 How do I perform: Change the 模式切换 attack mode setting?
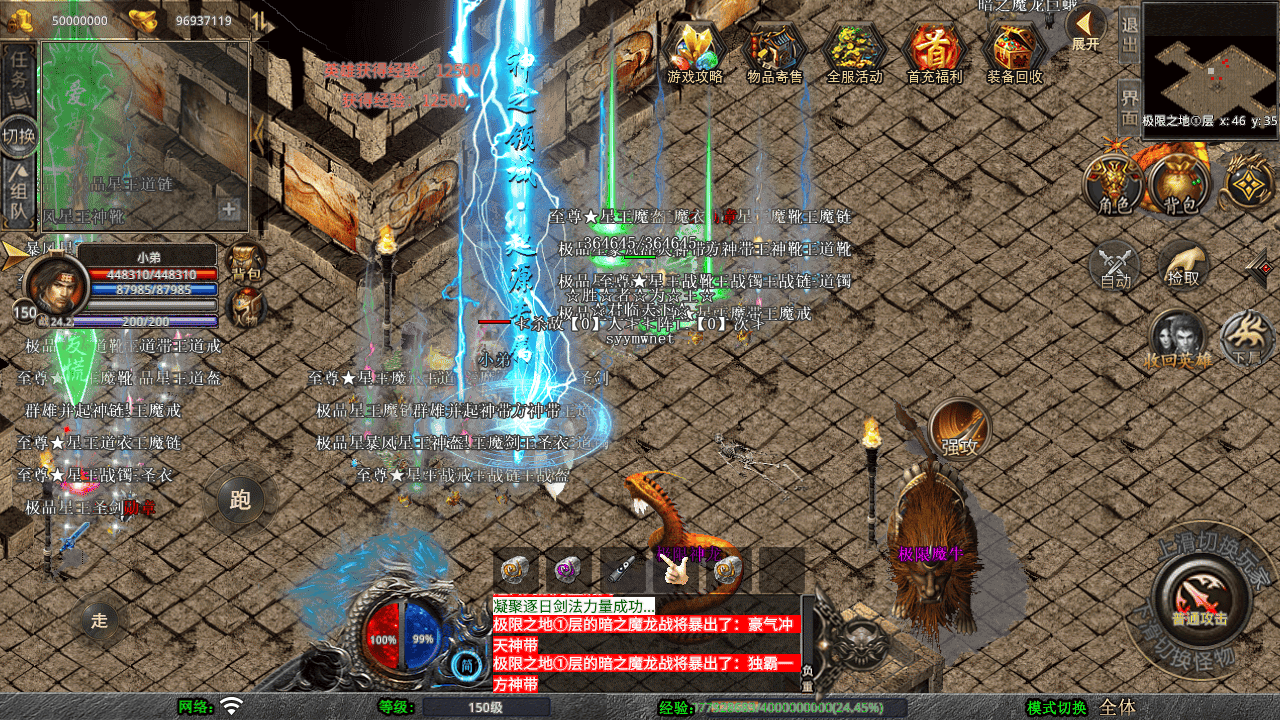click(x=1057, y=708)
